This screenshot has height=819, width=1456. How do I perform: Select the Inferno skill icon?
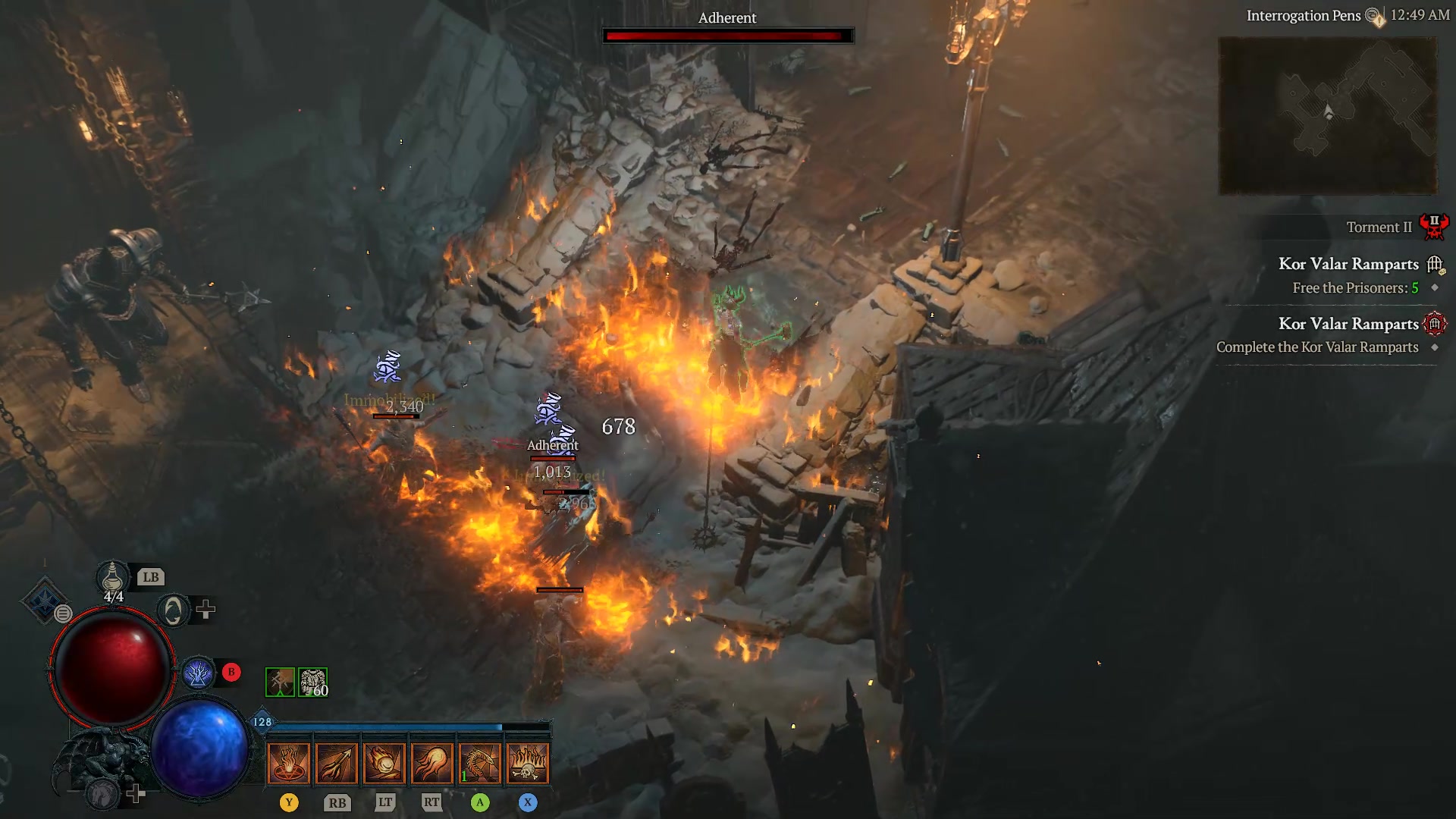(289, 764)
